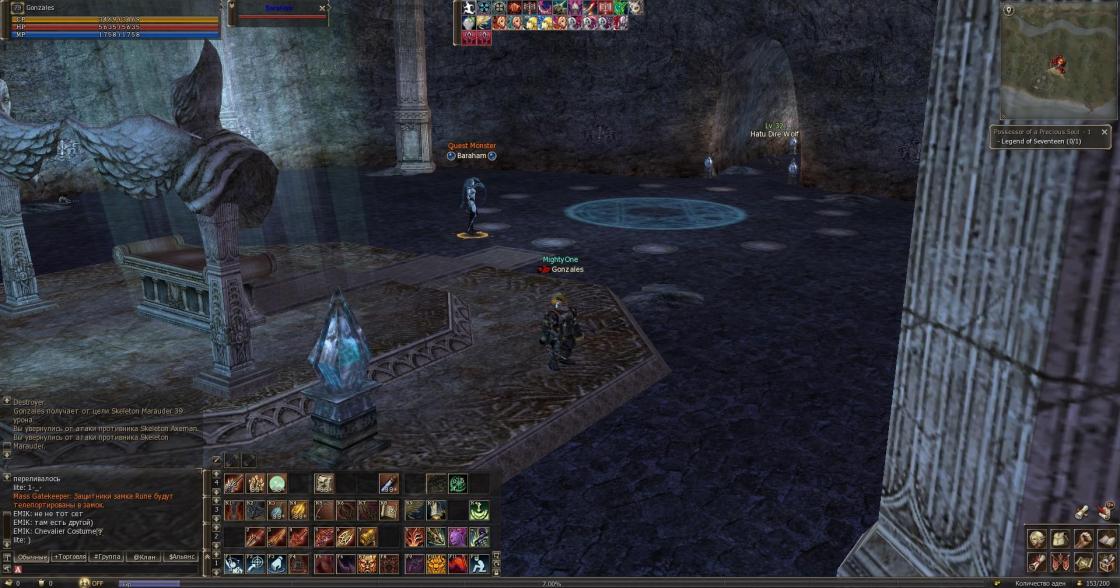
Task: Close the Possessor of a Precious Soul tracker
Action: [x=1104, y=131]
